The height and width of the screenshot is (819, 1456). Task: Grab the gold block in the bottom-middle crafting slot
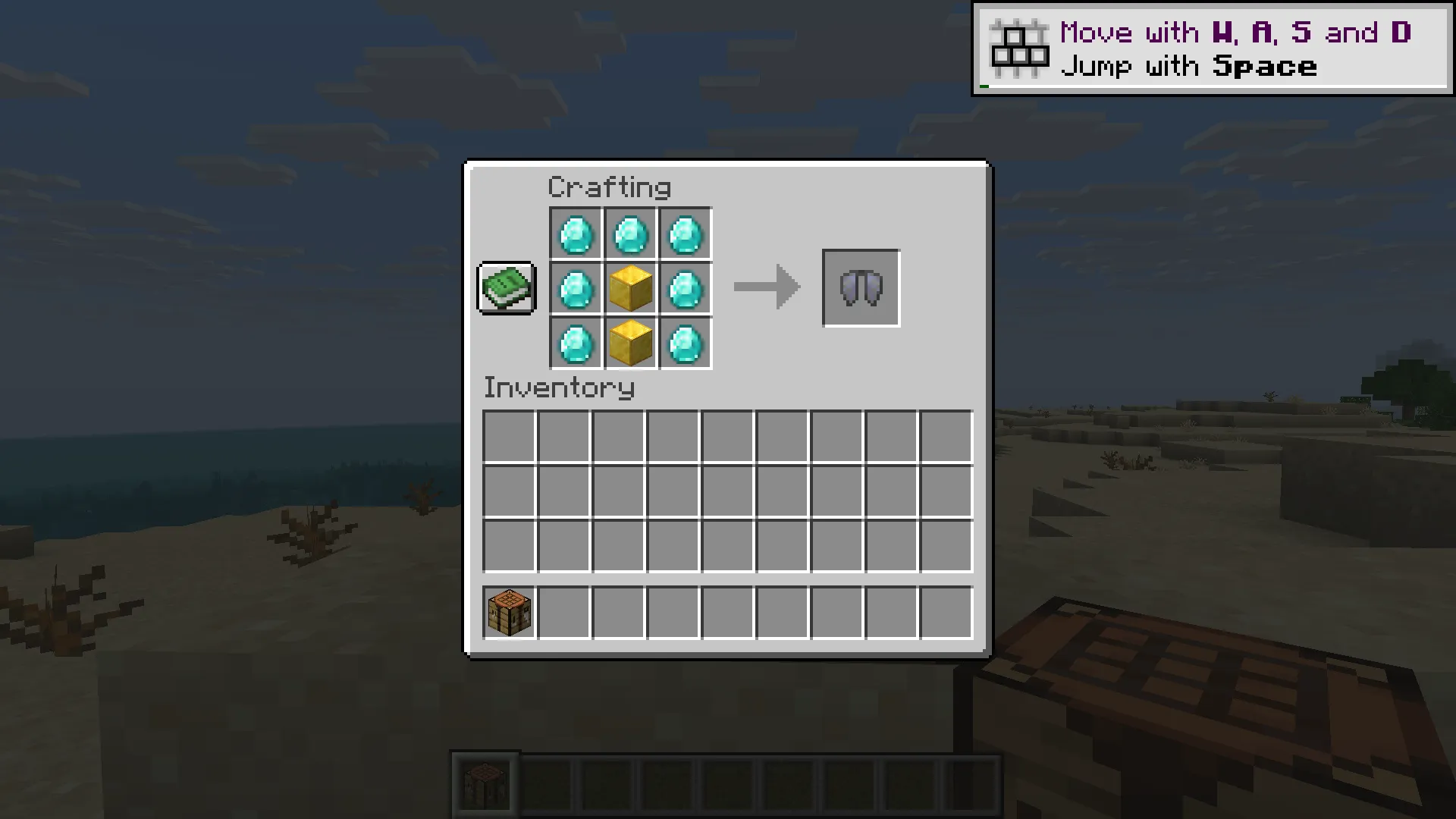(x=630, y=344)
